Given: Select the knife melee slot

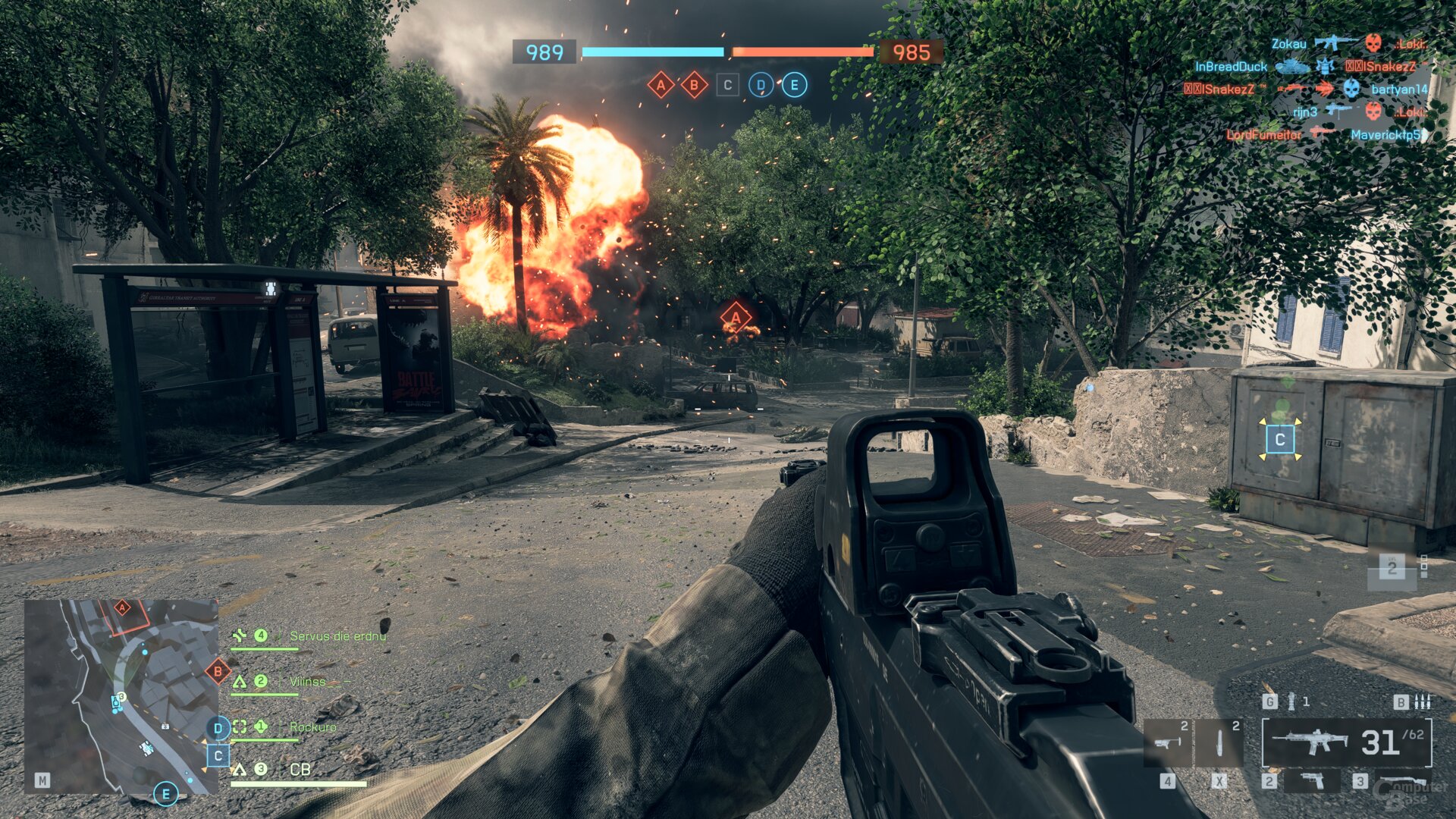Looking at the screenshot, I should click(x=1219, y=743).
